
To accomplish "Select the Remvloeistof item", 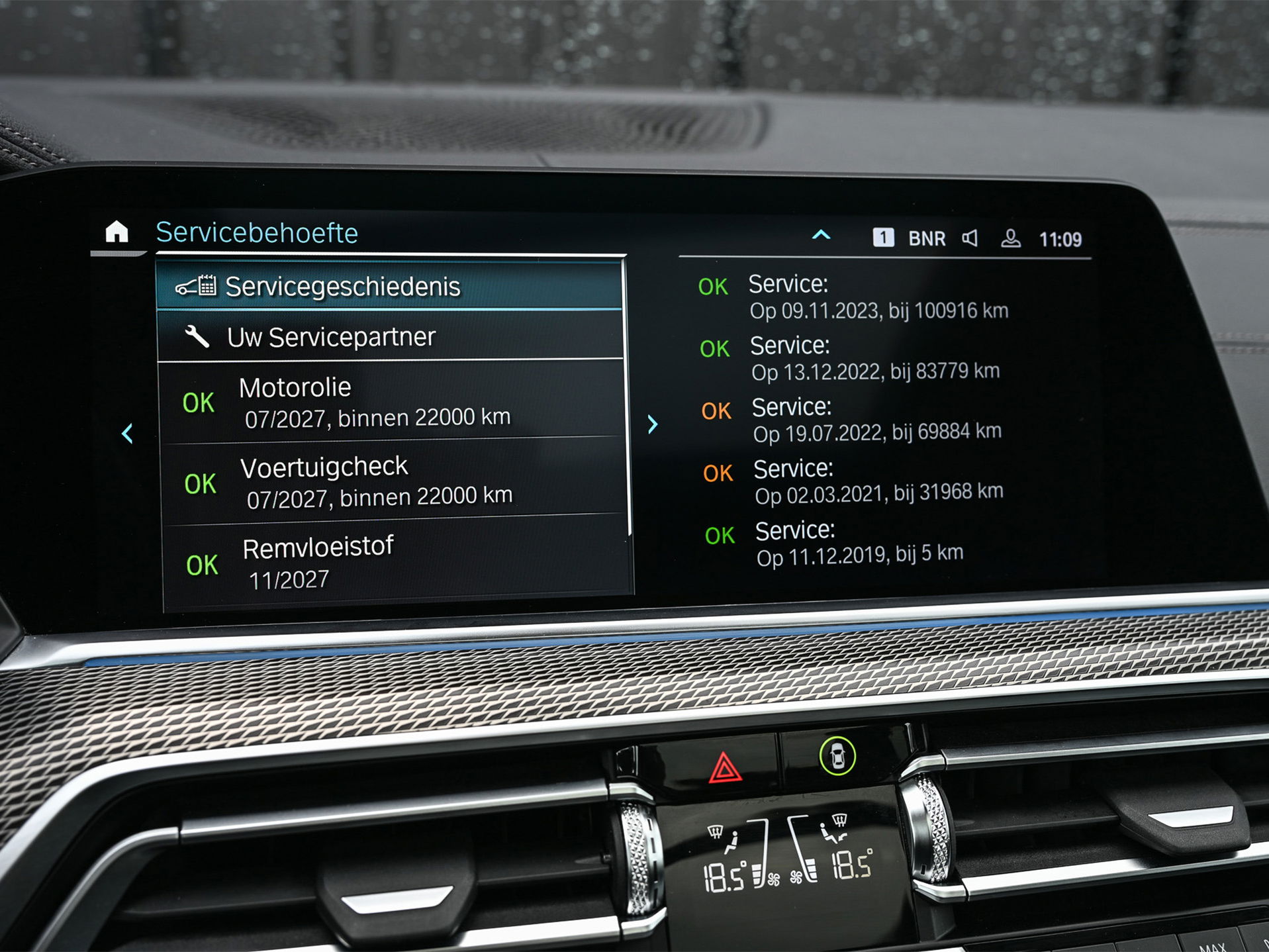I will pos(396,562).
